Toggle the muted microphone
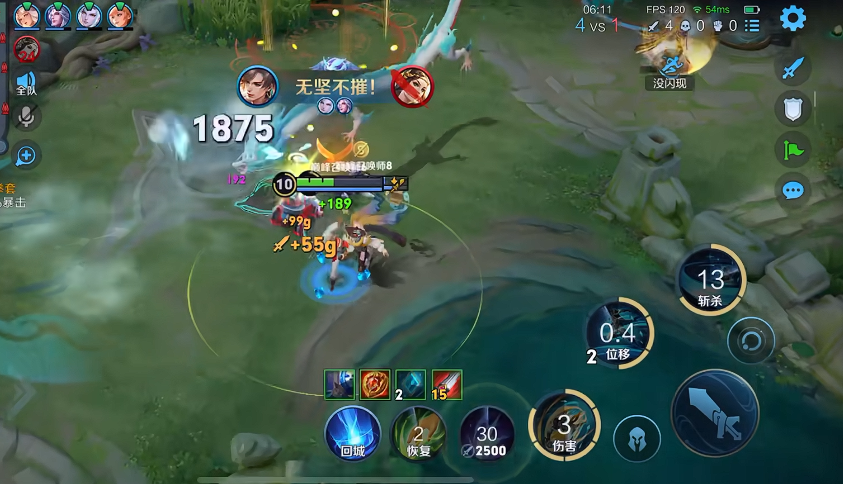Image resolution: width=843 pixels, height=484 pixels. tap(26, 117)
